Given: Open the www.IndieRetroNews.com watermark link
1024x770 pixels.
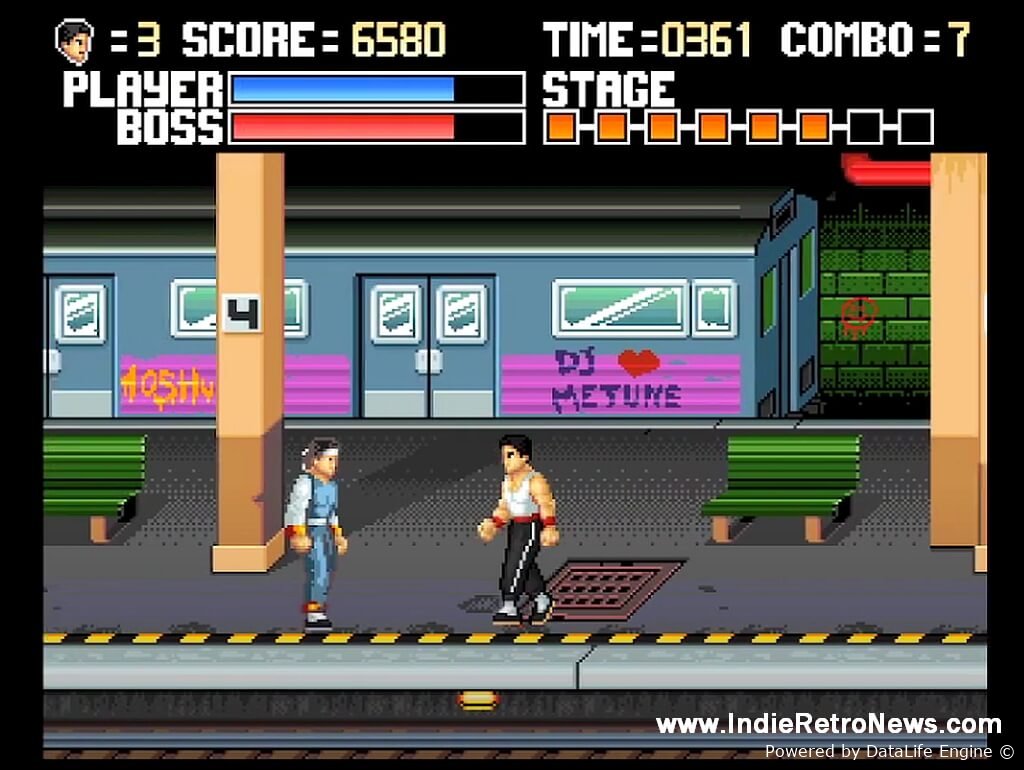Looking at the screenshot, I should (828, 725).
